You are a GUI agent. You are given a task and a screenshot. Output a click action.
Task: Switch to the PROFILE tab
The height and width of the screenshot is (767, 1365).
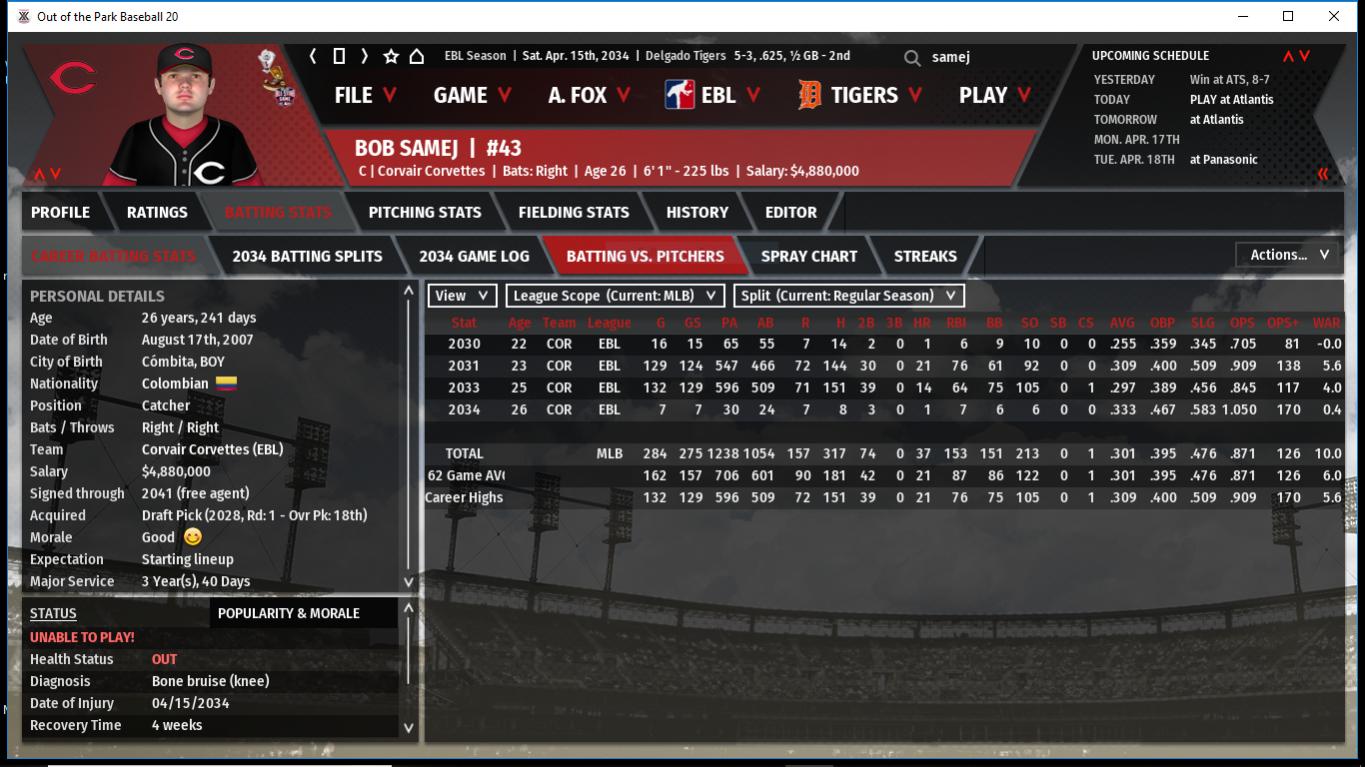coord(60,212)
